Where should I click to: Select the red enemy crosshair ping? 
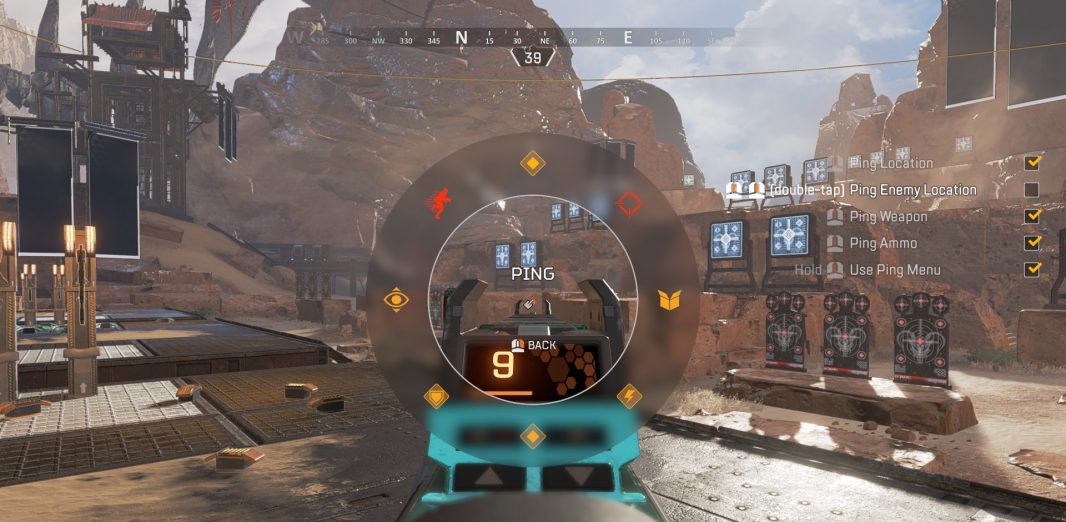[x=628, y=204]
